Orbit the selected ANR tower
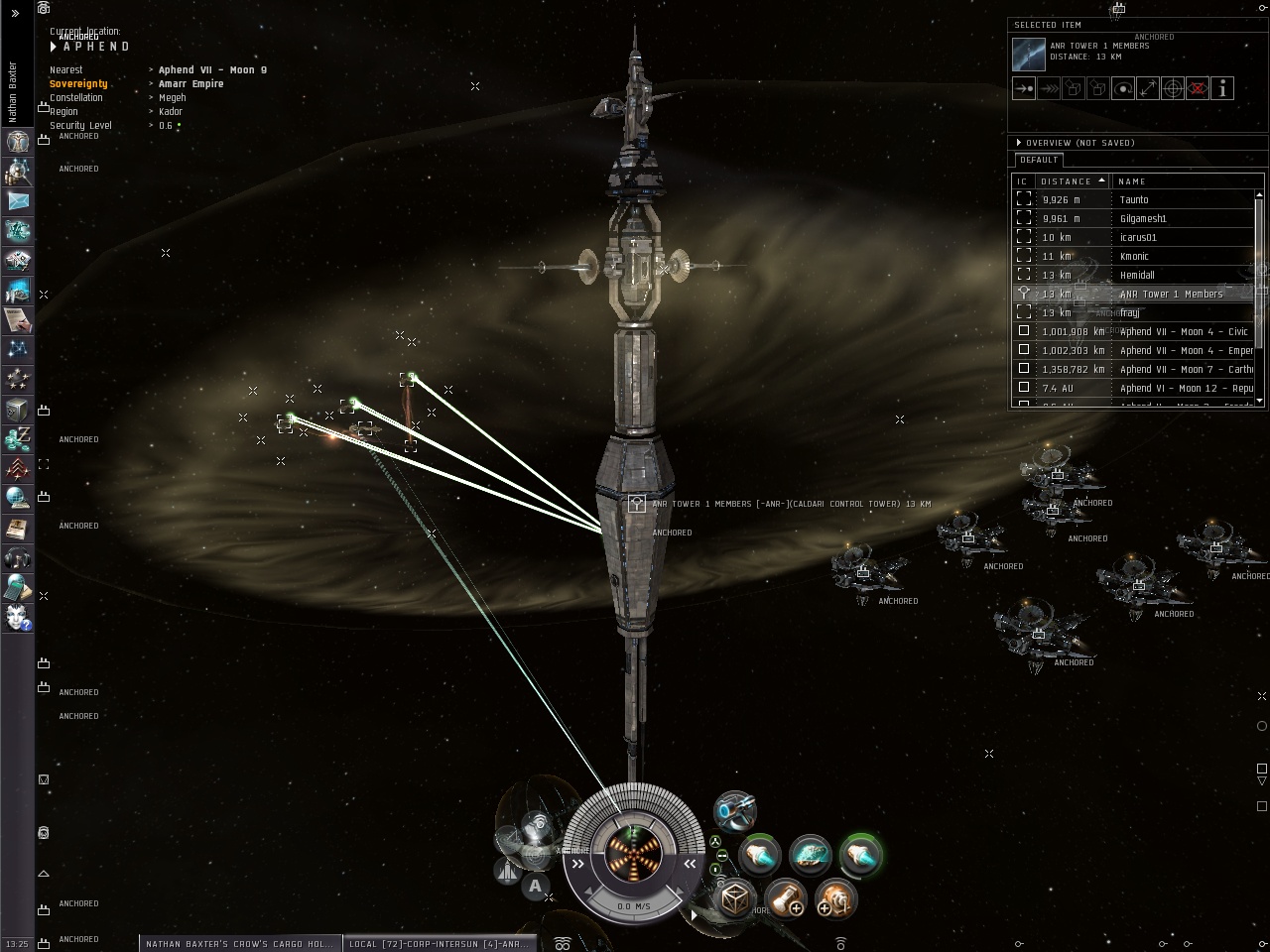This screenshot has height=952, width=1270. pos(1122,88)
